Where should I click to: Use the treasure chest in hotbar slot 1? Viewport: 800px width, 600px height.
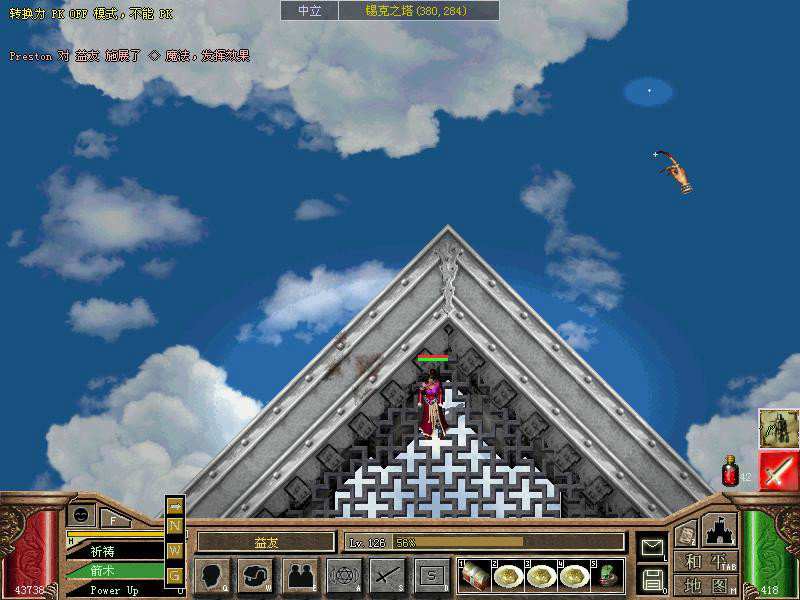[x=473, y=575]
